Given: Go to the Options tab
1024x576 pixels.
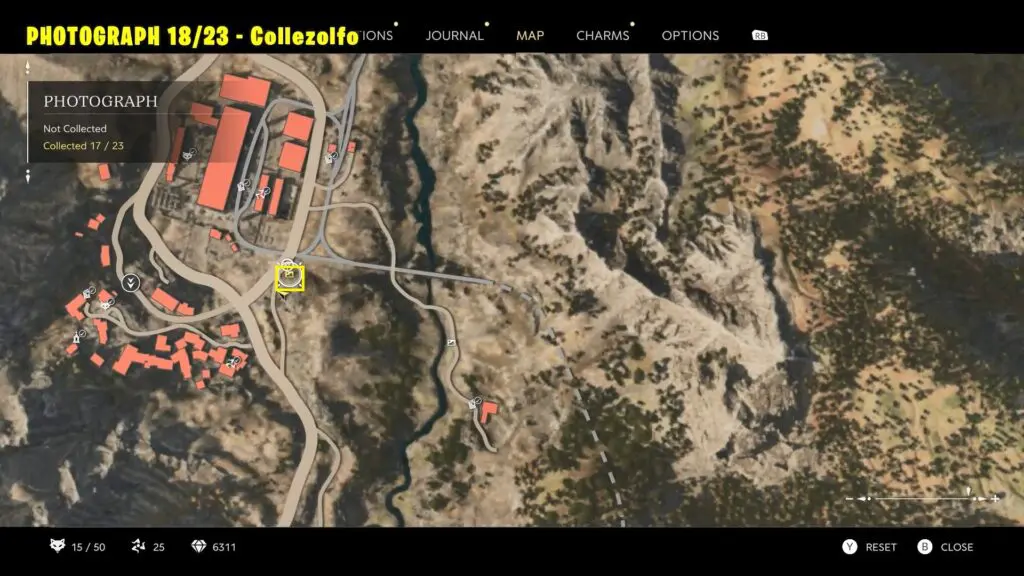Looking at the screenshot, I should (690, 36).
